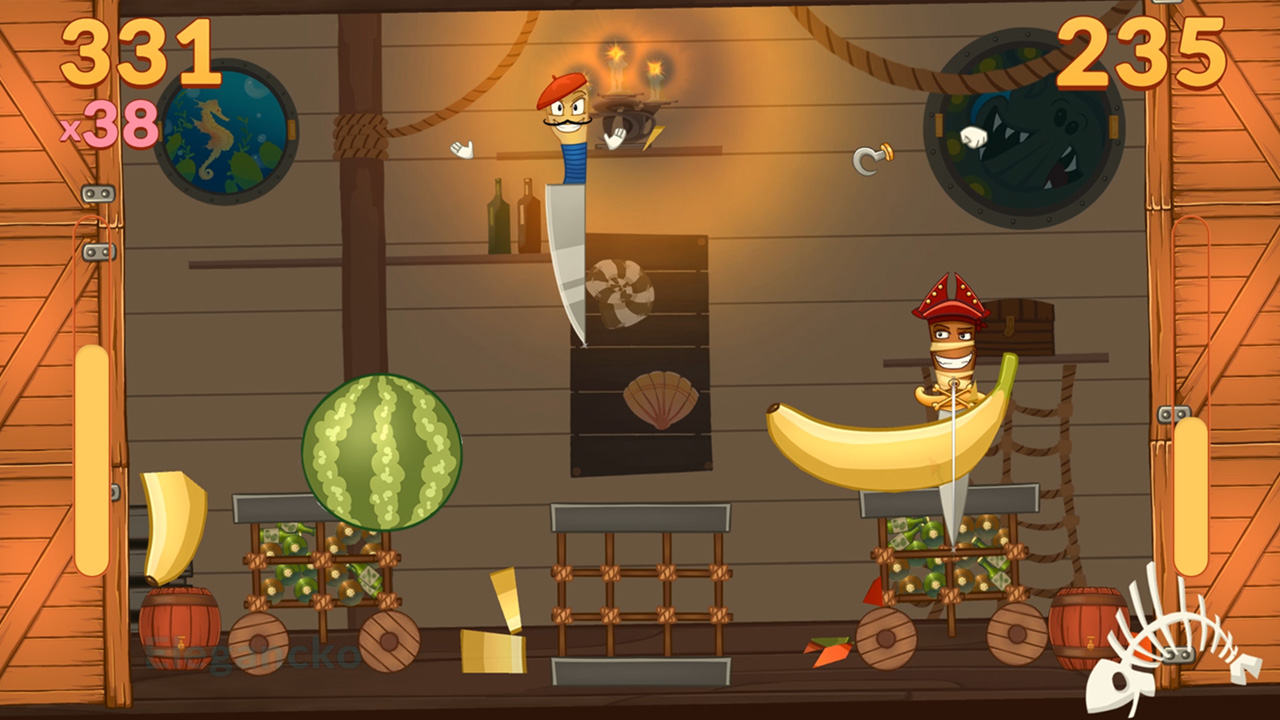Viewport: 1280px width, 720px height.
Task: Select the lightning bolt near the left worm
Action: (x=652, y=139)
